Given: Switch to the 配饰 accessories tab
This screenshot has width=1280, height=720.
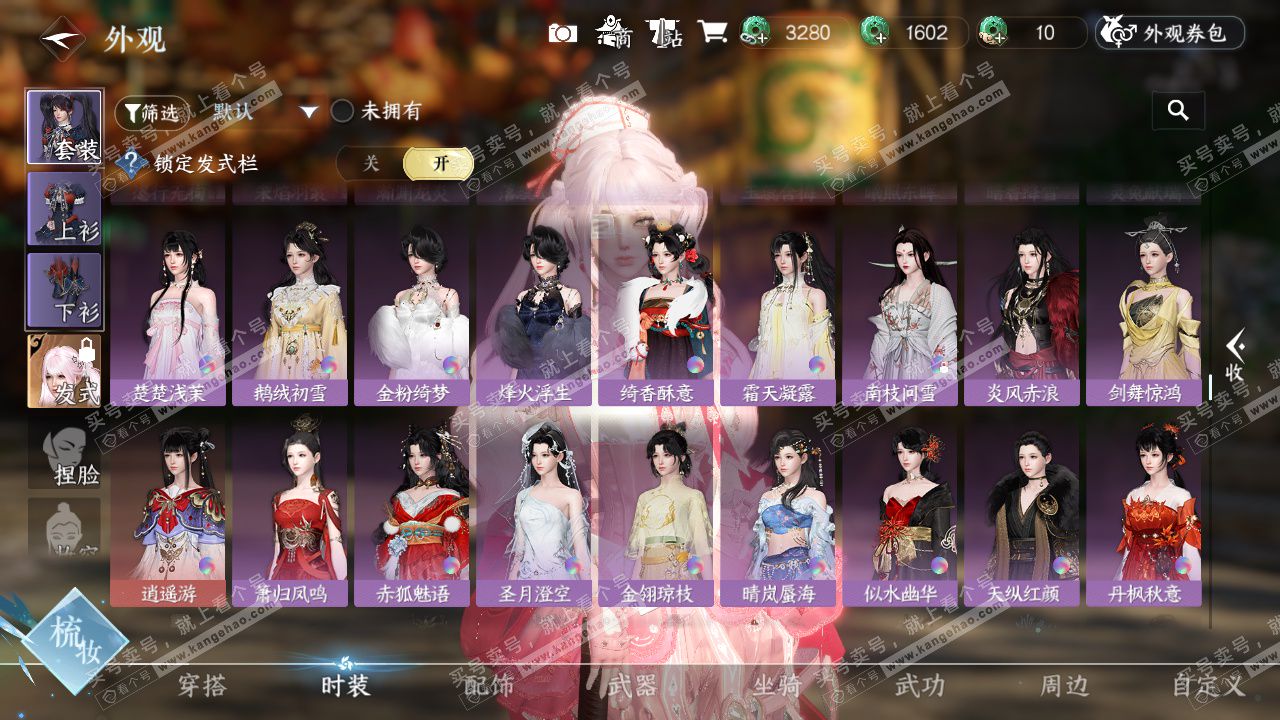Looking at the screenshot, I should 489,685.
